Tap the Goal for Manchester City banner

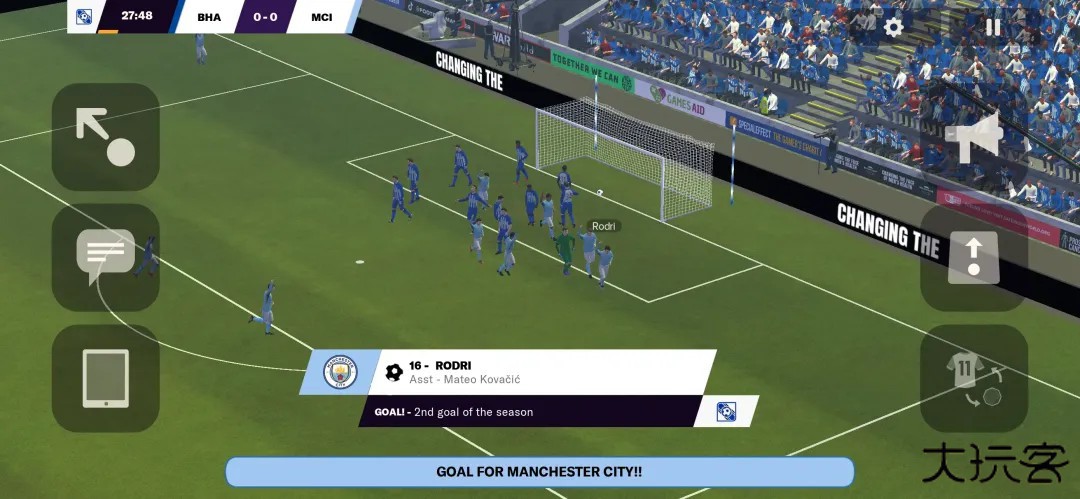(539, 472)
